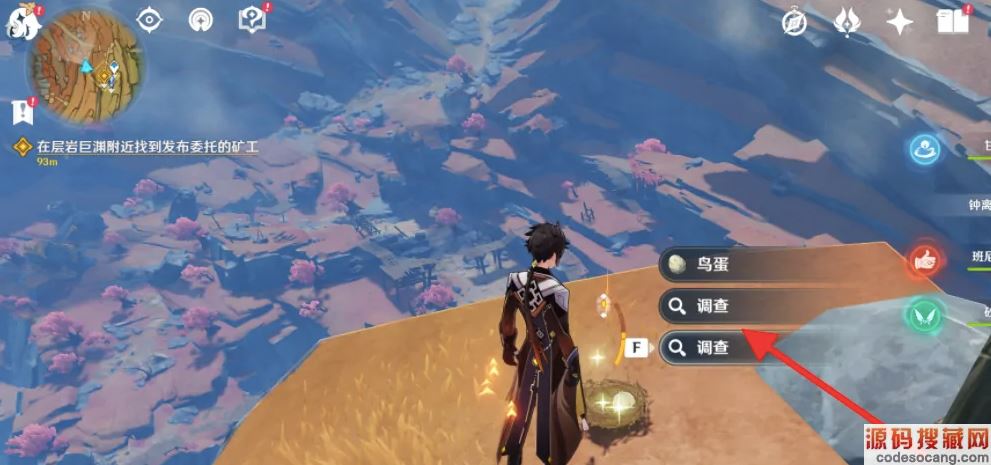Switch to the green winged-icon party character
Image resolution: width=991 pixels, height=465 pixels.
tap(924, 317)
